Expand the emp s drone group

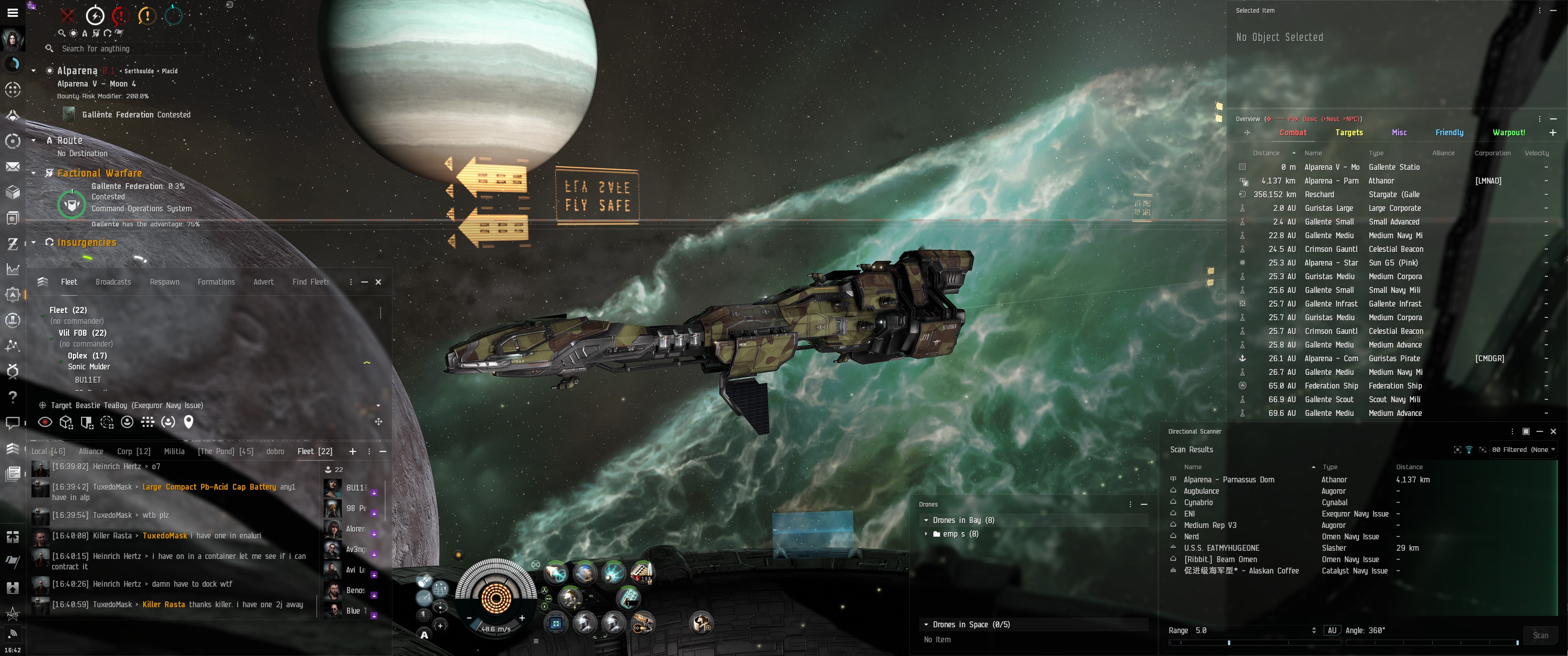(x=926, y=534)
